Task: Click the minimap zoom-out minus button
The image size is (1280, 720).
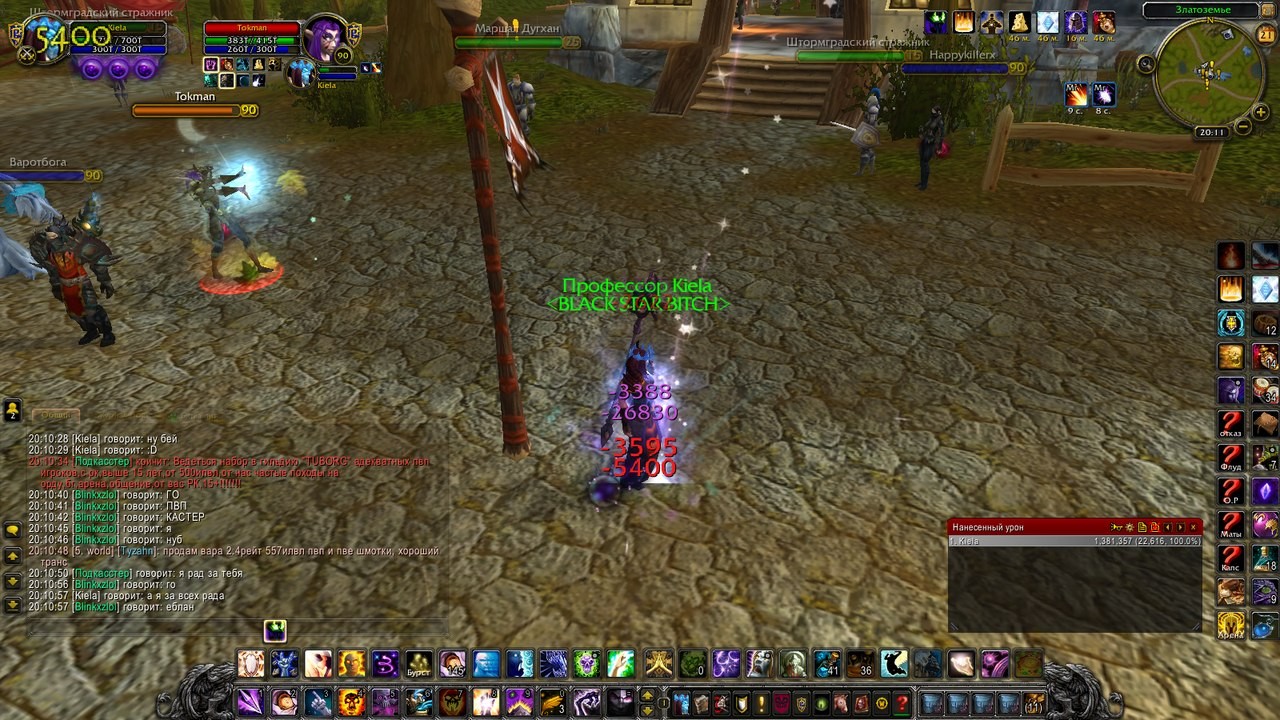Action: pyautogui.click(x=1242, y=127)
